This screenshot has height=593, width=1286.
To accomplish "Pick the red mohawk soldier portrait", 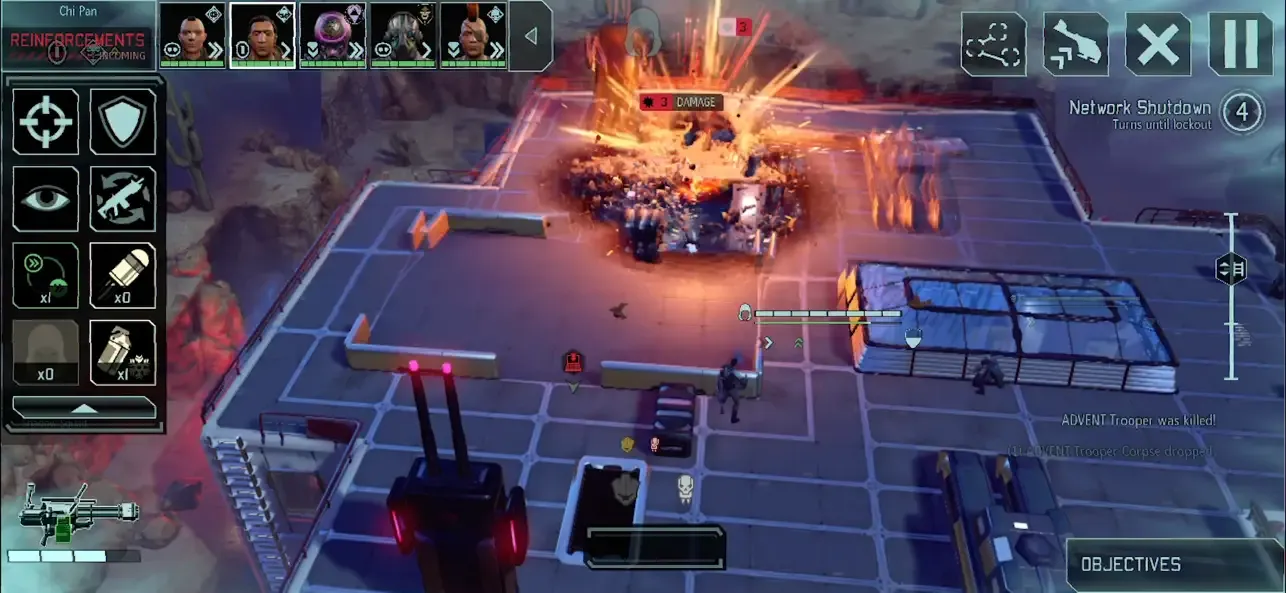I will point(473,35).
